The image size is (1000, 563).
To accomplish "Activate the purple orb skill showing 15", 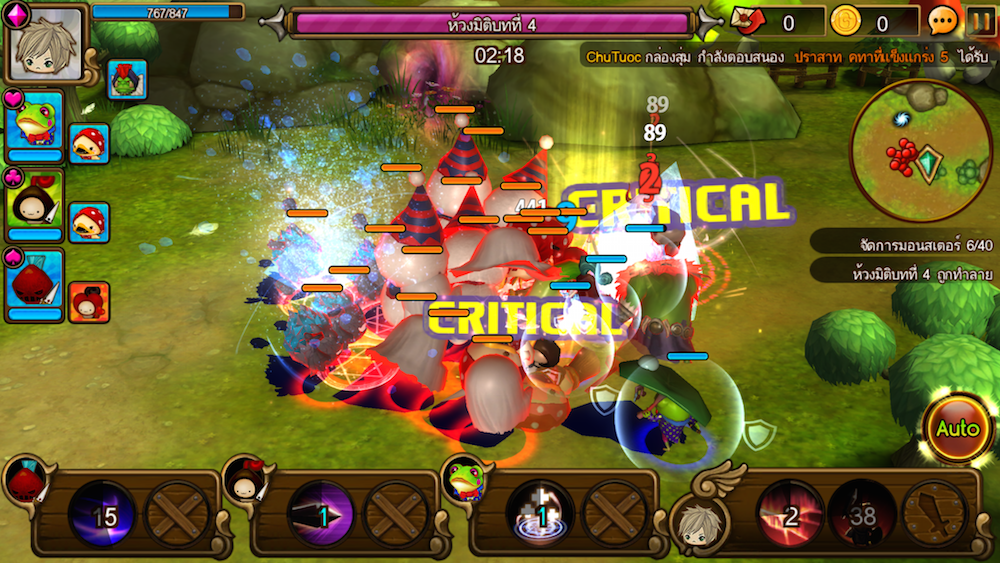I will (x=102, y=515).
